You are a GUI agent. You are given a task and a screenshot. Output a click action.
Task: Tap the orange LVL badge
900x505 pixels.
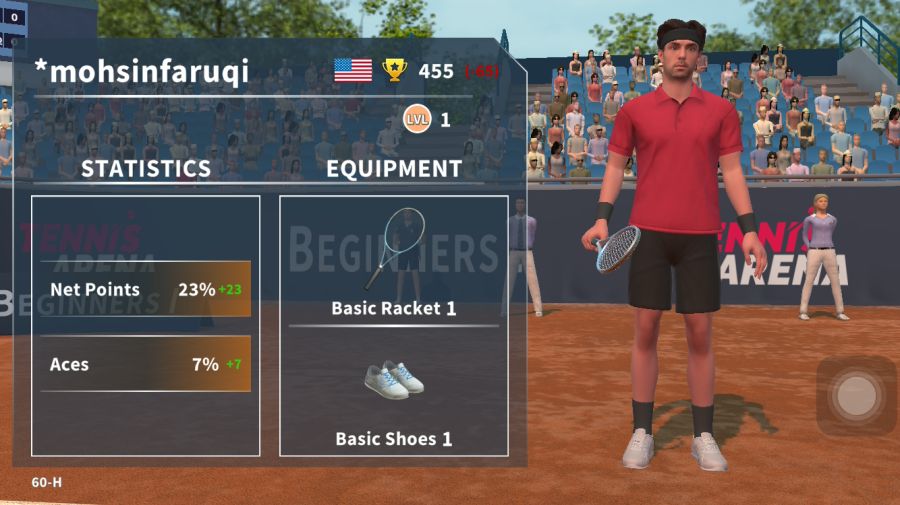coord(416,120)
